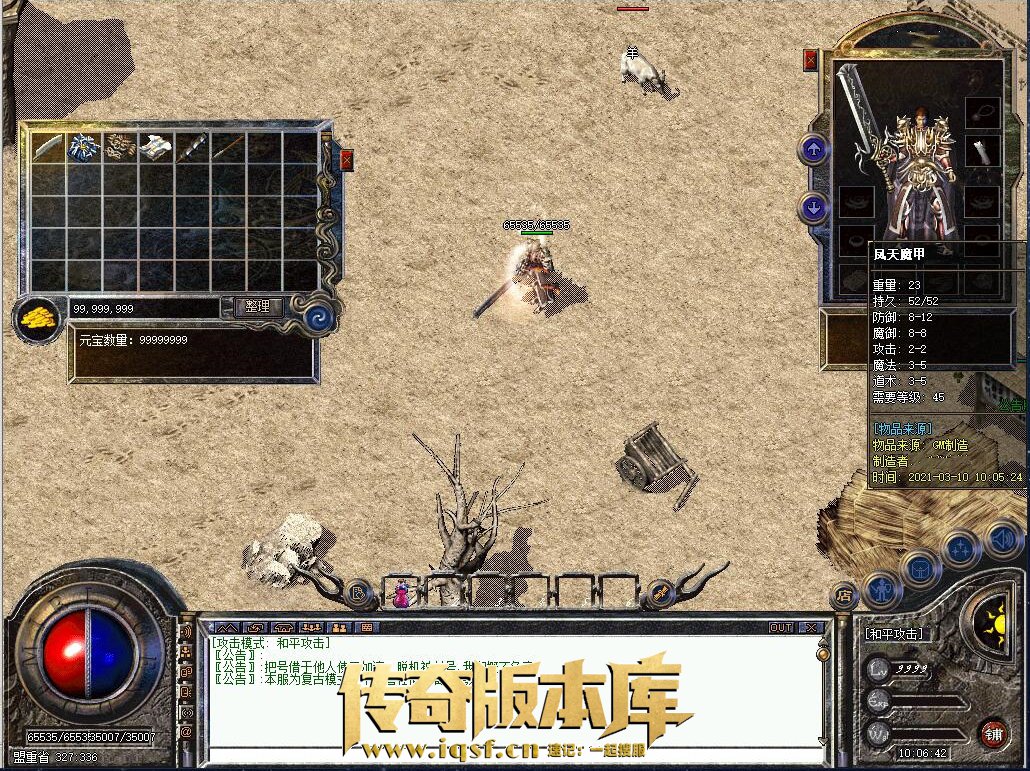Go to next character panel page (down arrow)

pos(814,208)
